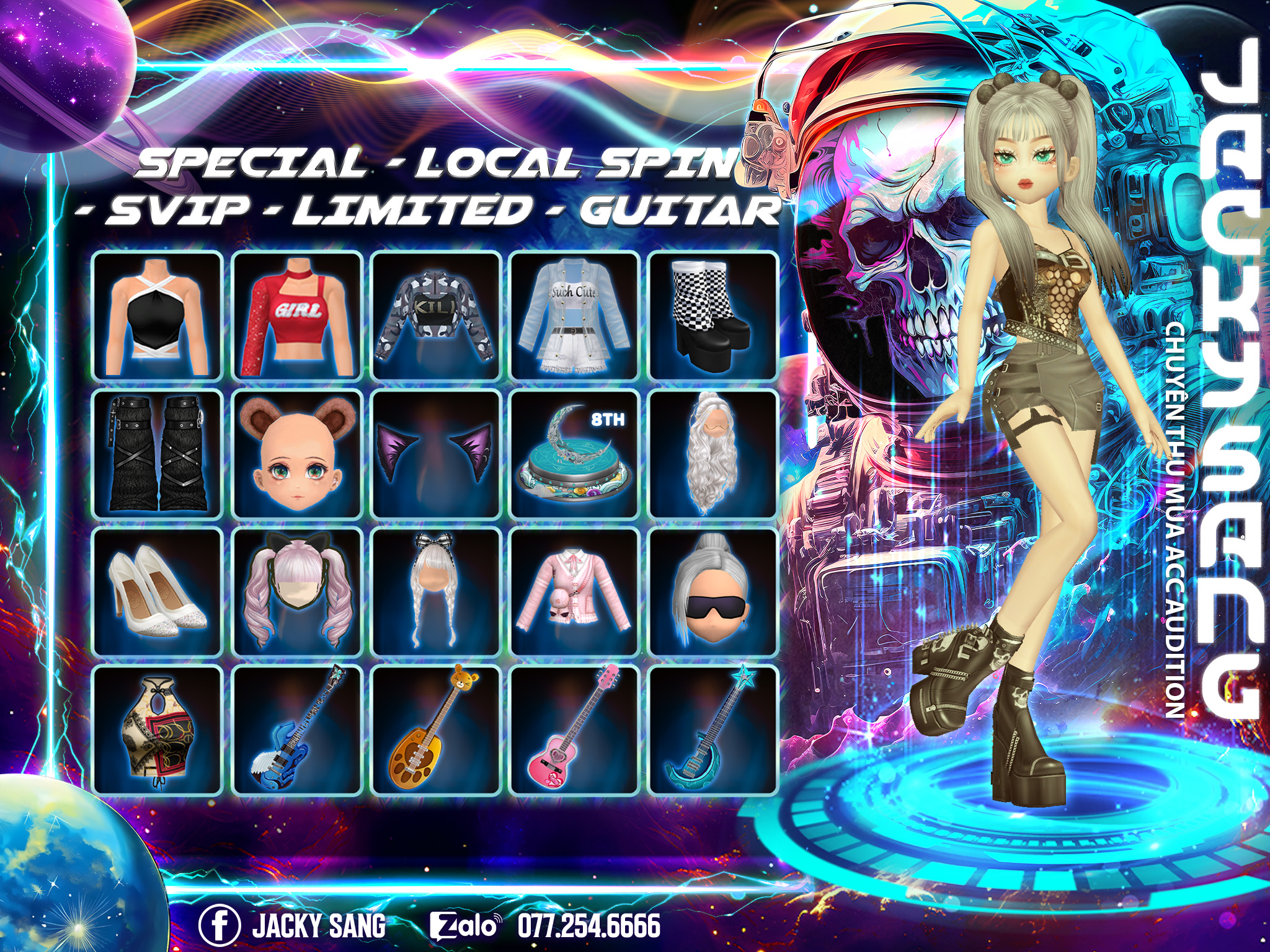
Task: Select the pink cardigan outfit
Action: click(575, 593)
